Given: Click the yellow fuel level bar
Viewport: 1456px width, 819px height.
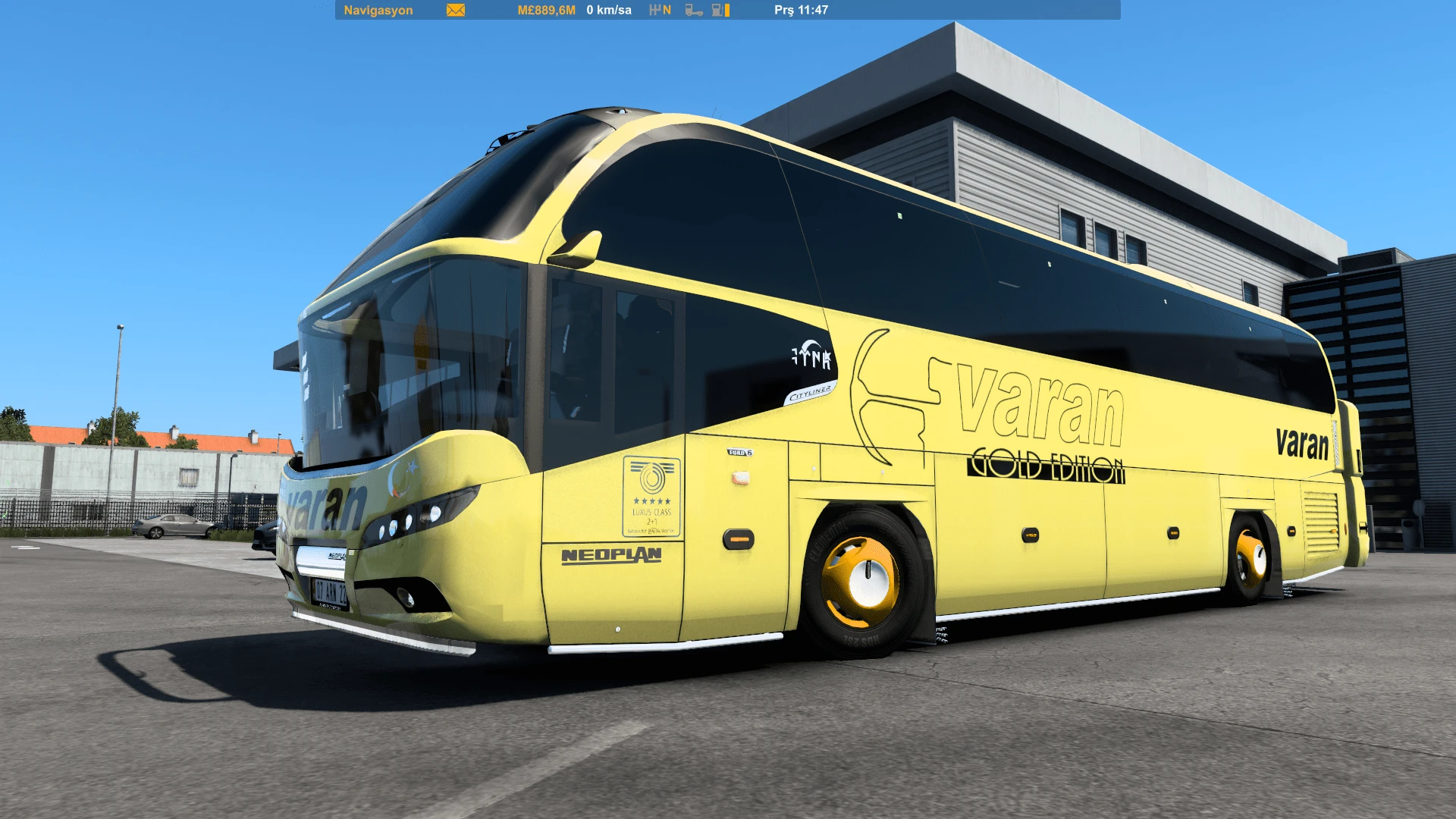Looking at the screenshot, I should coord(726,11).
